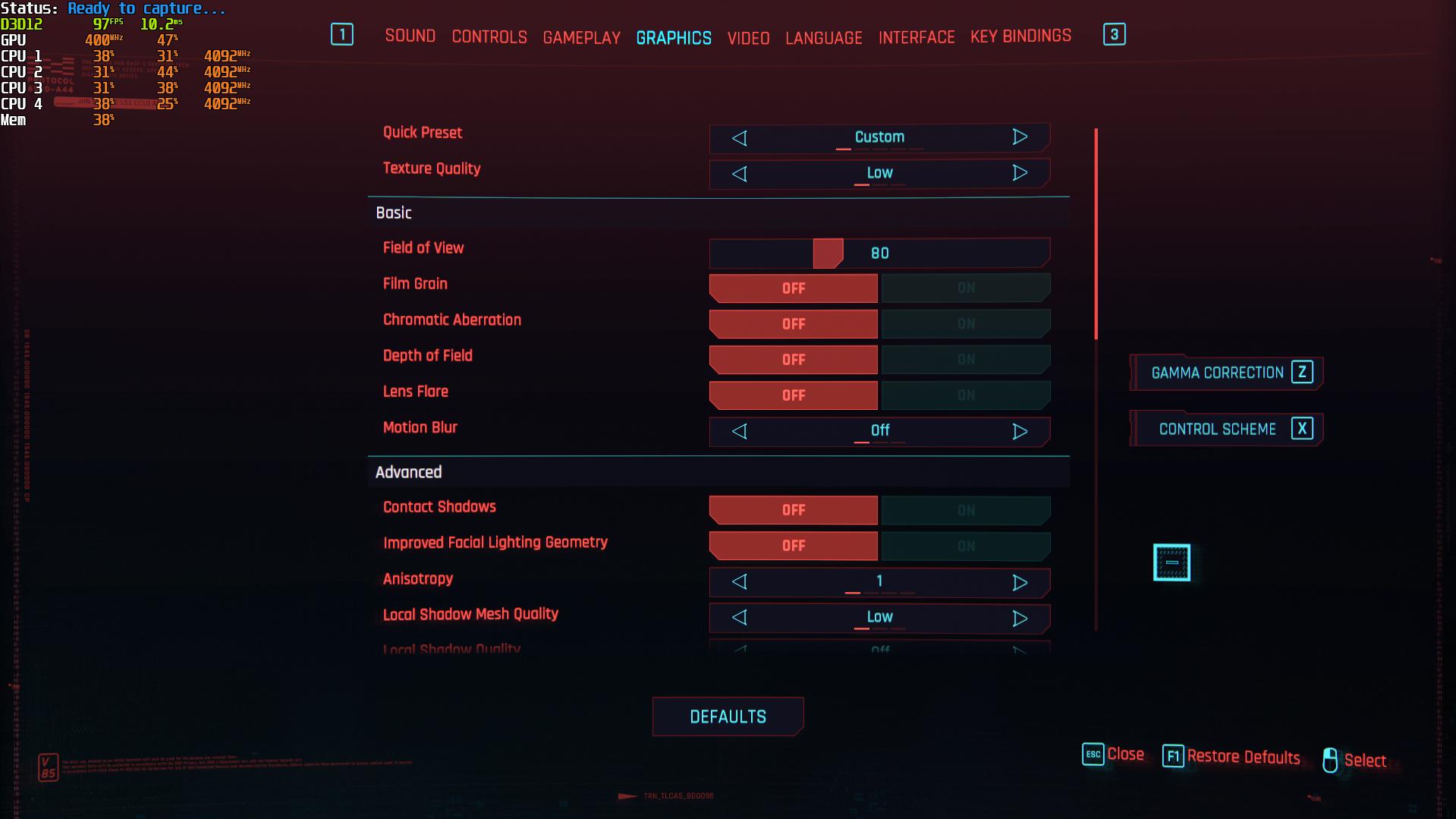Open the Controls settings tab
1456x819 pixels.
point(489,37)
